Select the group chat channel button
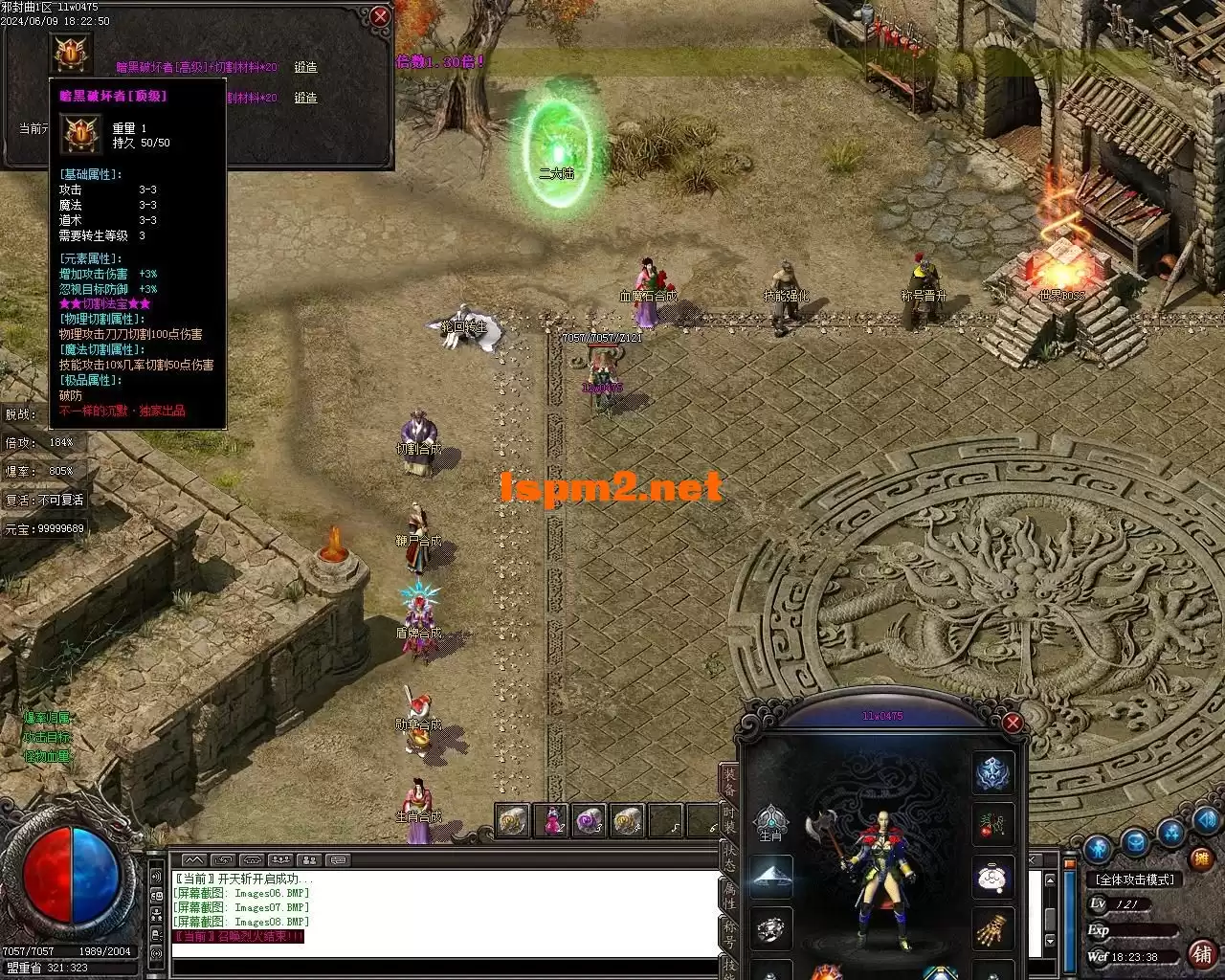Screen dimensions: 1225x980 point(280,860)
